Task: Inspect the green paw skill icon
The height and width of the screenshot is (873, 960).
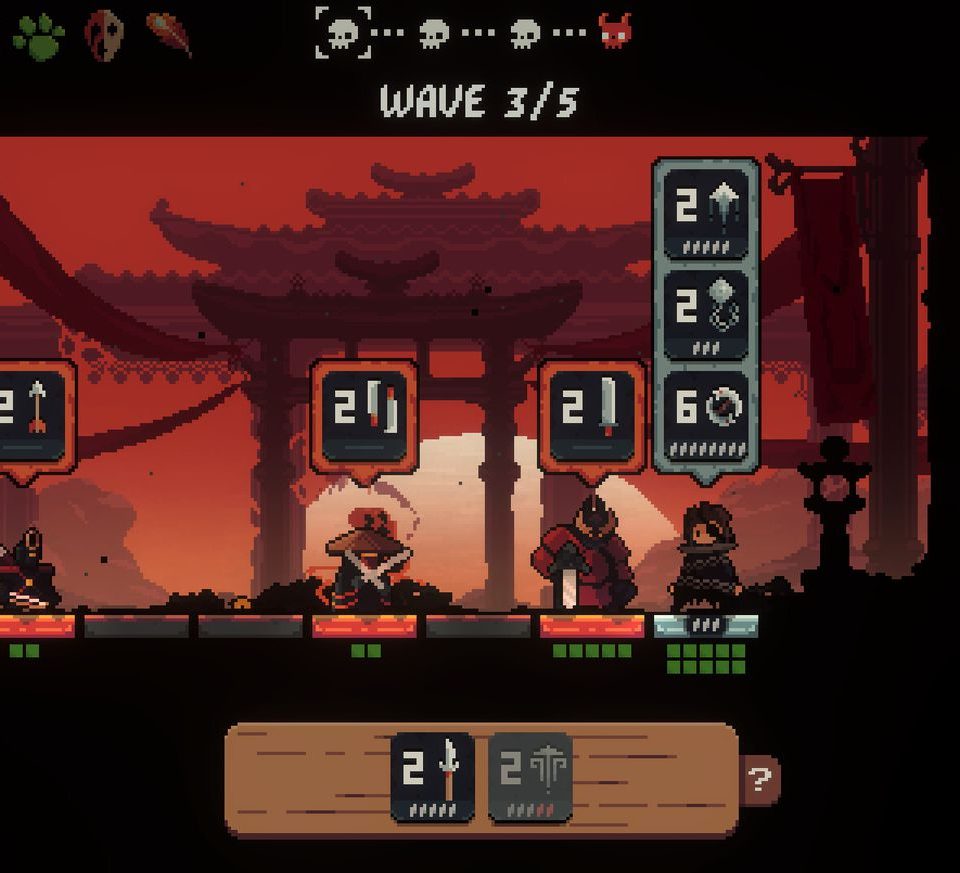Action: tap(38, 36)
